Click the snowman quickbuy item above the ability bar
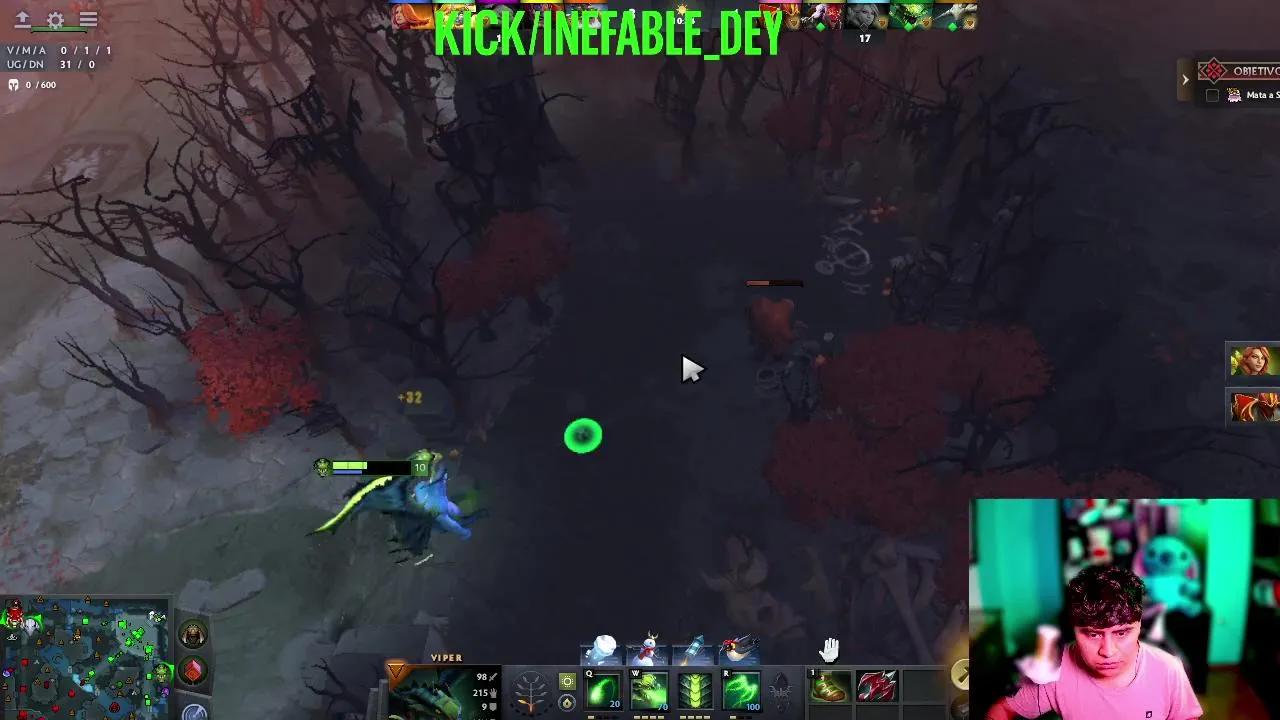The width and height of the screenshot is (1280, 720). (648, 647)
